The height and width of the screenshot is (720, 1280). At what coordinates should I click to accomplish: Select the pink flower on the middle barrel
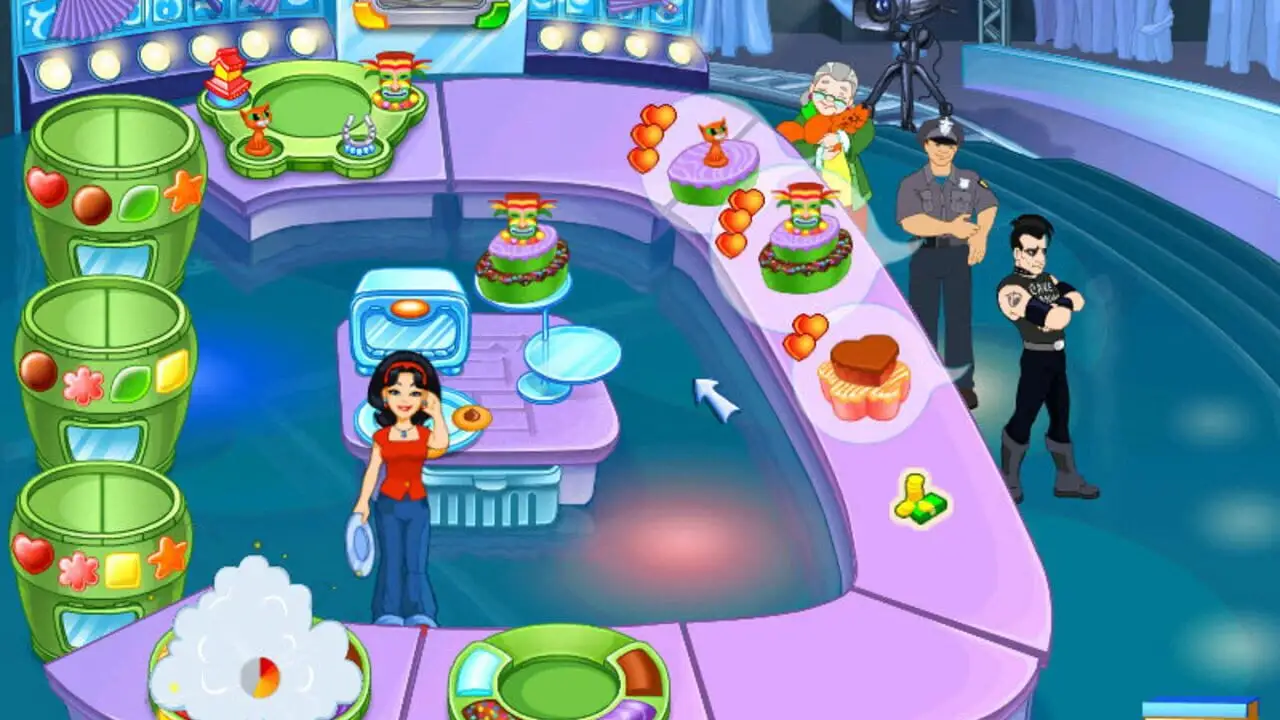point(83,385)
